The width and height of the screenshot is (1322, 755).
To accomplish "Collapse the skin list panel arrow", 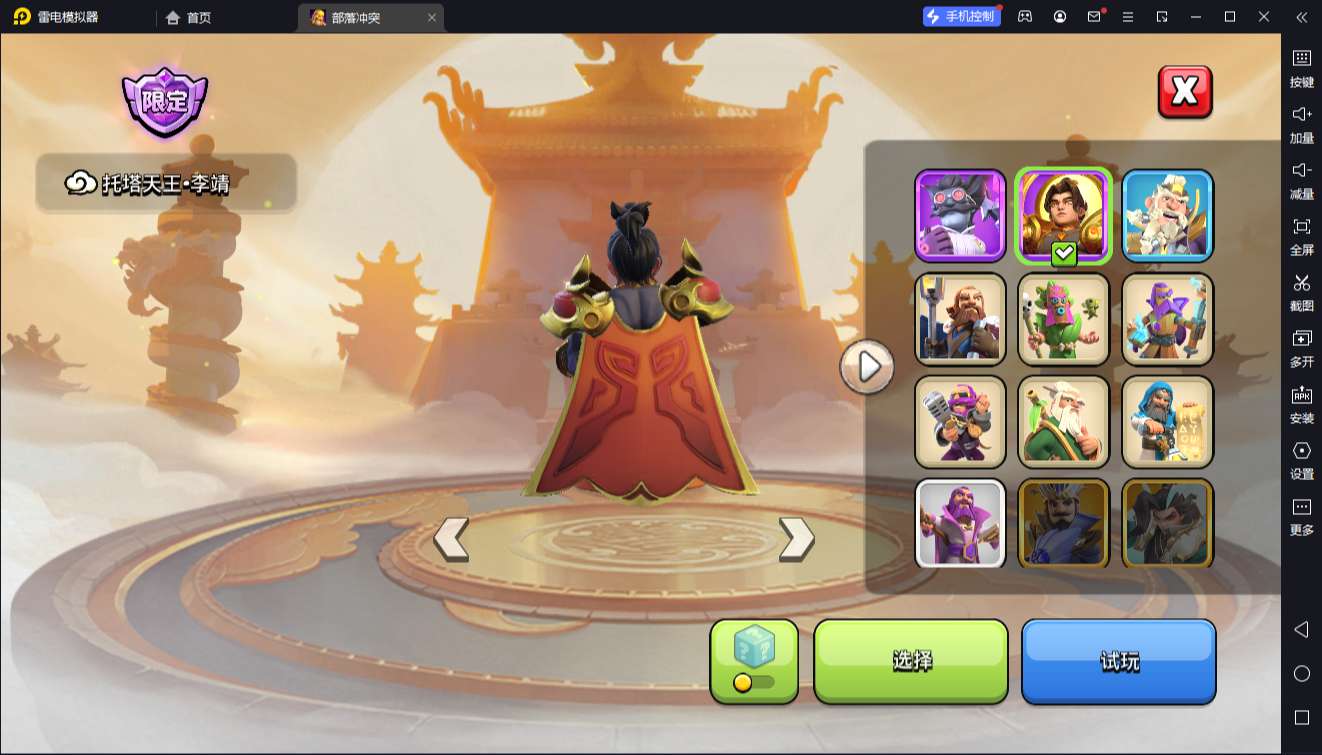I will coord(867,367).
